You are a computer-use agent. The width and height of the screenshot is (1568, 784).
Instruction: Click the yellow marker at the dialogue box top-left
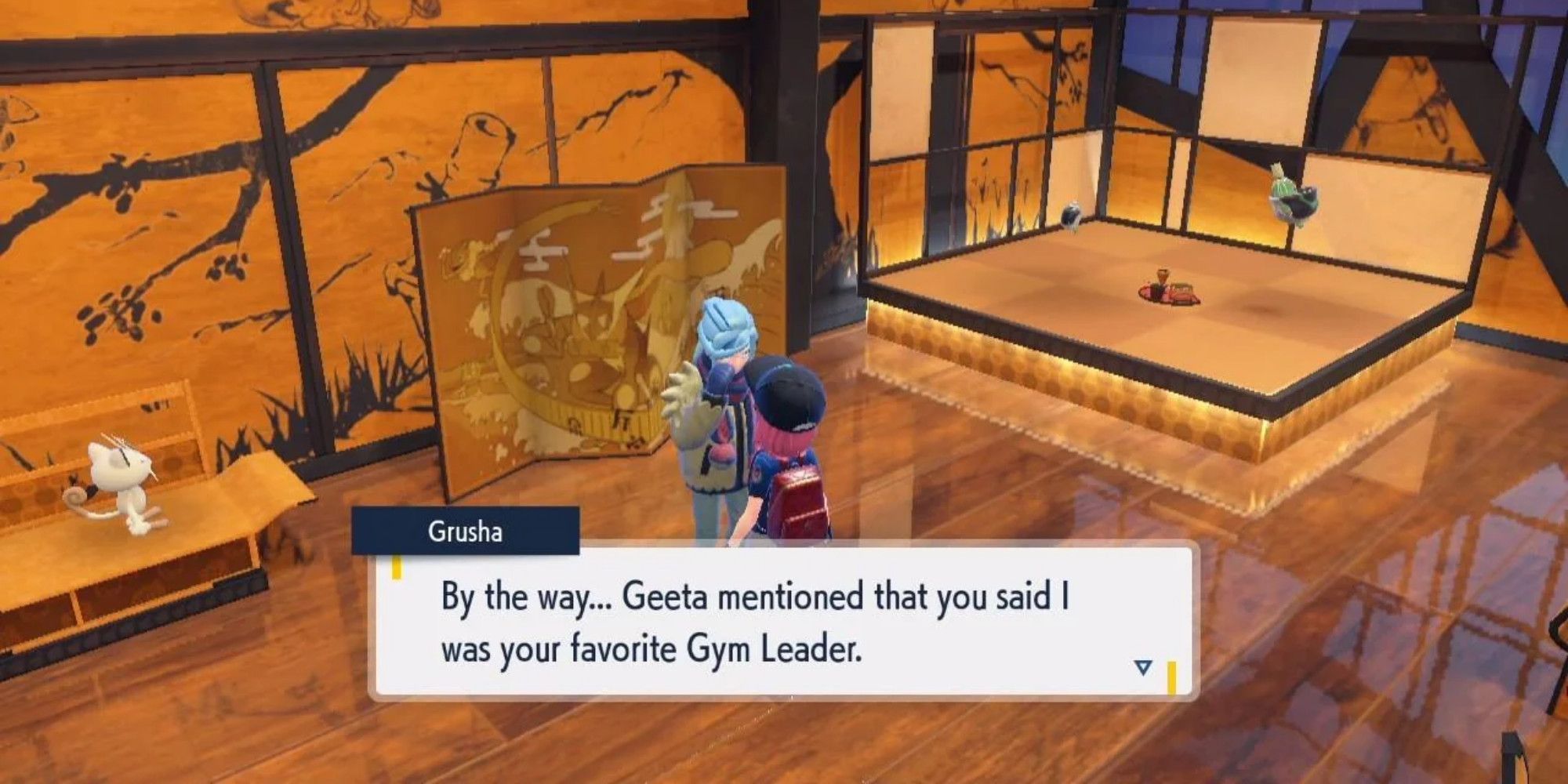396,566
